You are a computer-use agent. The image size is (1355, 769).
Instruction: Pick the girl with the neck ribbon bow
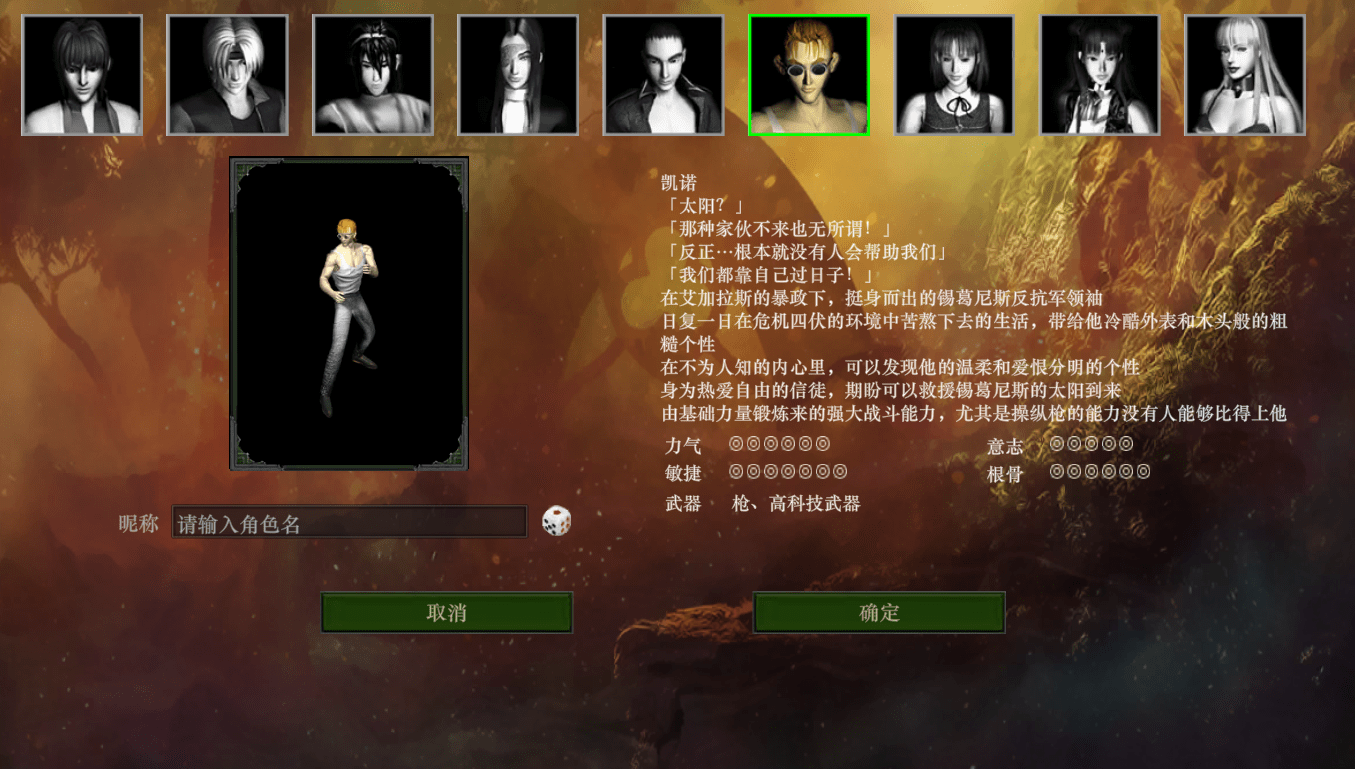[x=954, y=75]
